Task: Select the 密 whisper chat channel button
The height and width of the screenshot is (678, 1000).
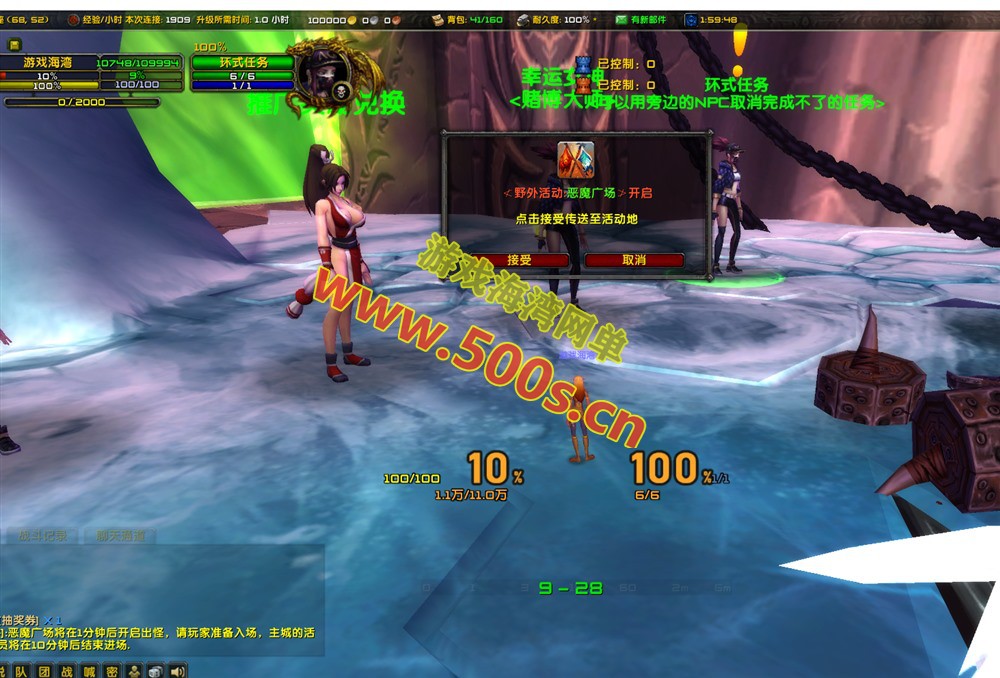Action: pos(111,671)
